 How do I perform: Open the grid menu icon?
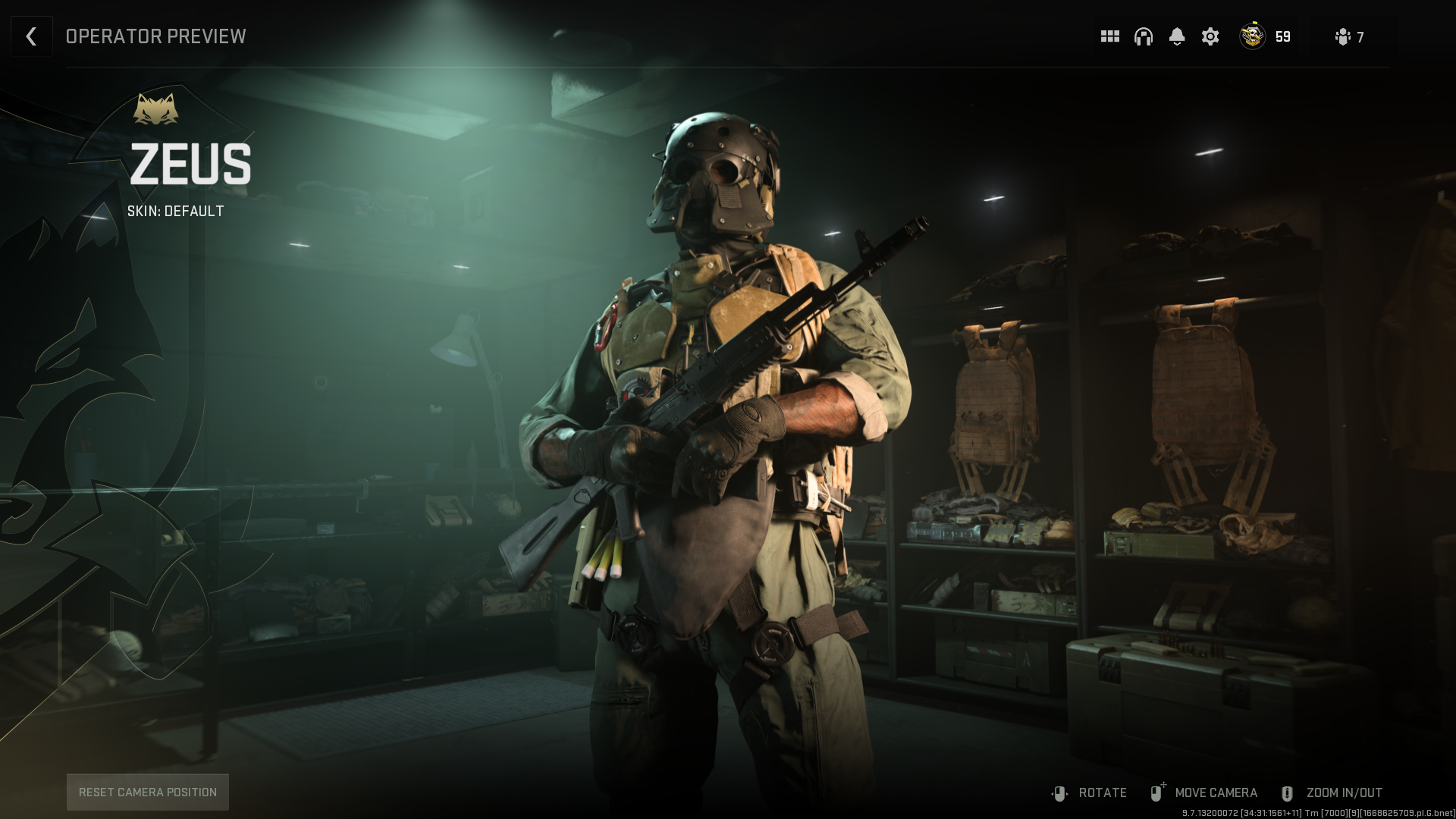point(1109,36)
